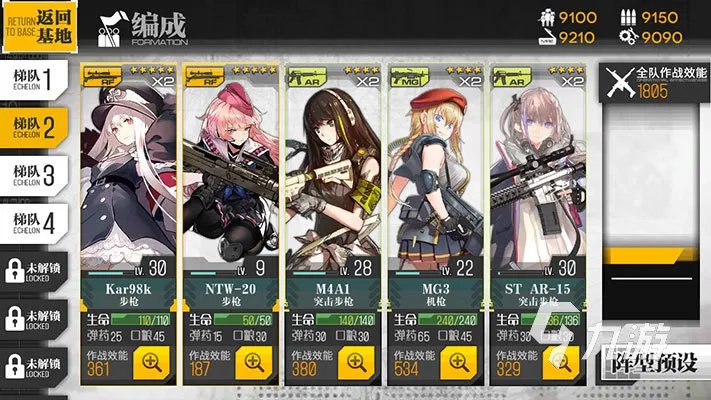Open the formation preset button
Image resolution: width=711 pixels, height=400 pixels.
pos(654,363)
